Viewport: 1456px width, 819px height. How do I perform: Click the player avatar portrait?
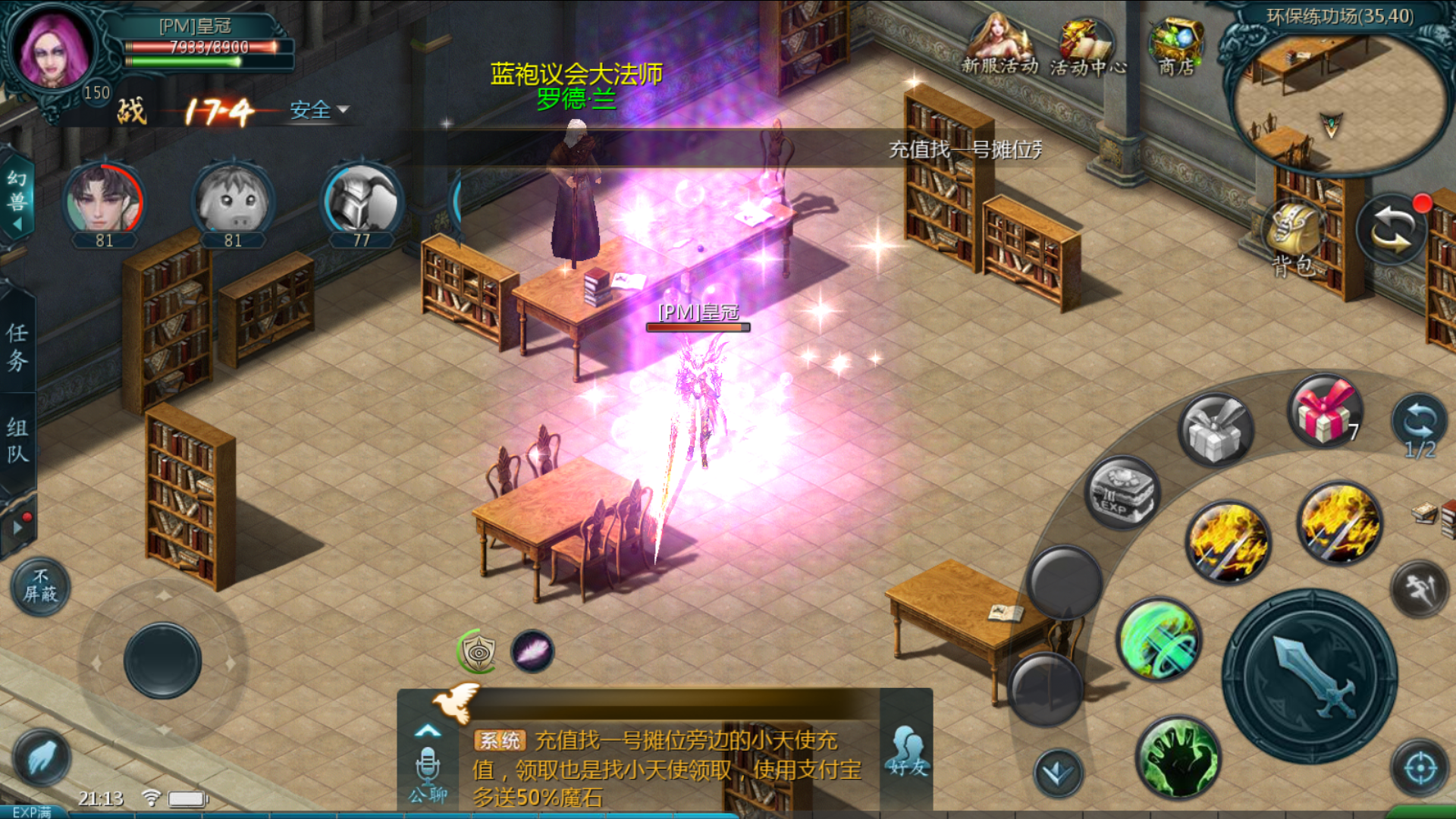point(52,49)
